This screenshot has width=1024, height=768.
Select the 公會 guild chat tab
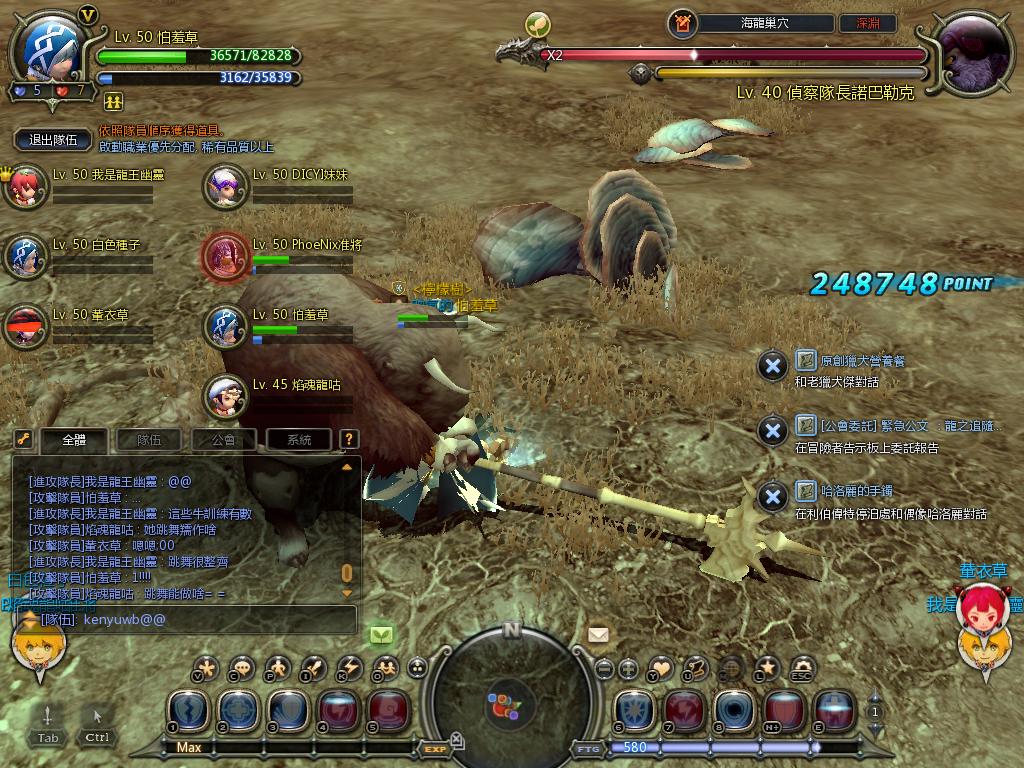(x=225, y=439)
